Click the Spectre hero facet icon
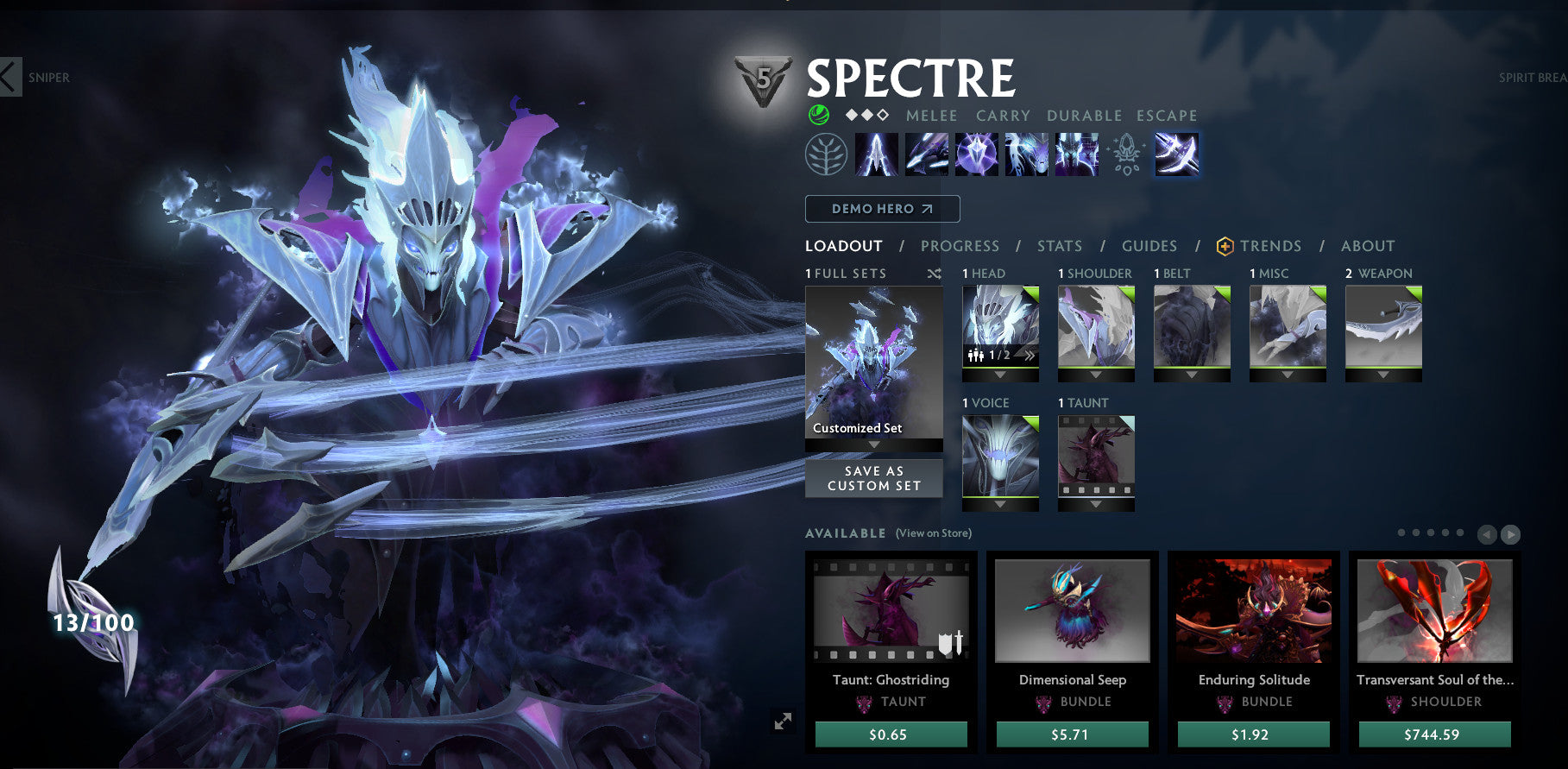The height and width of the screenshot is (769, 1568). 818,113
